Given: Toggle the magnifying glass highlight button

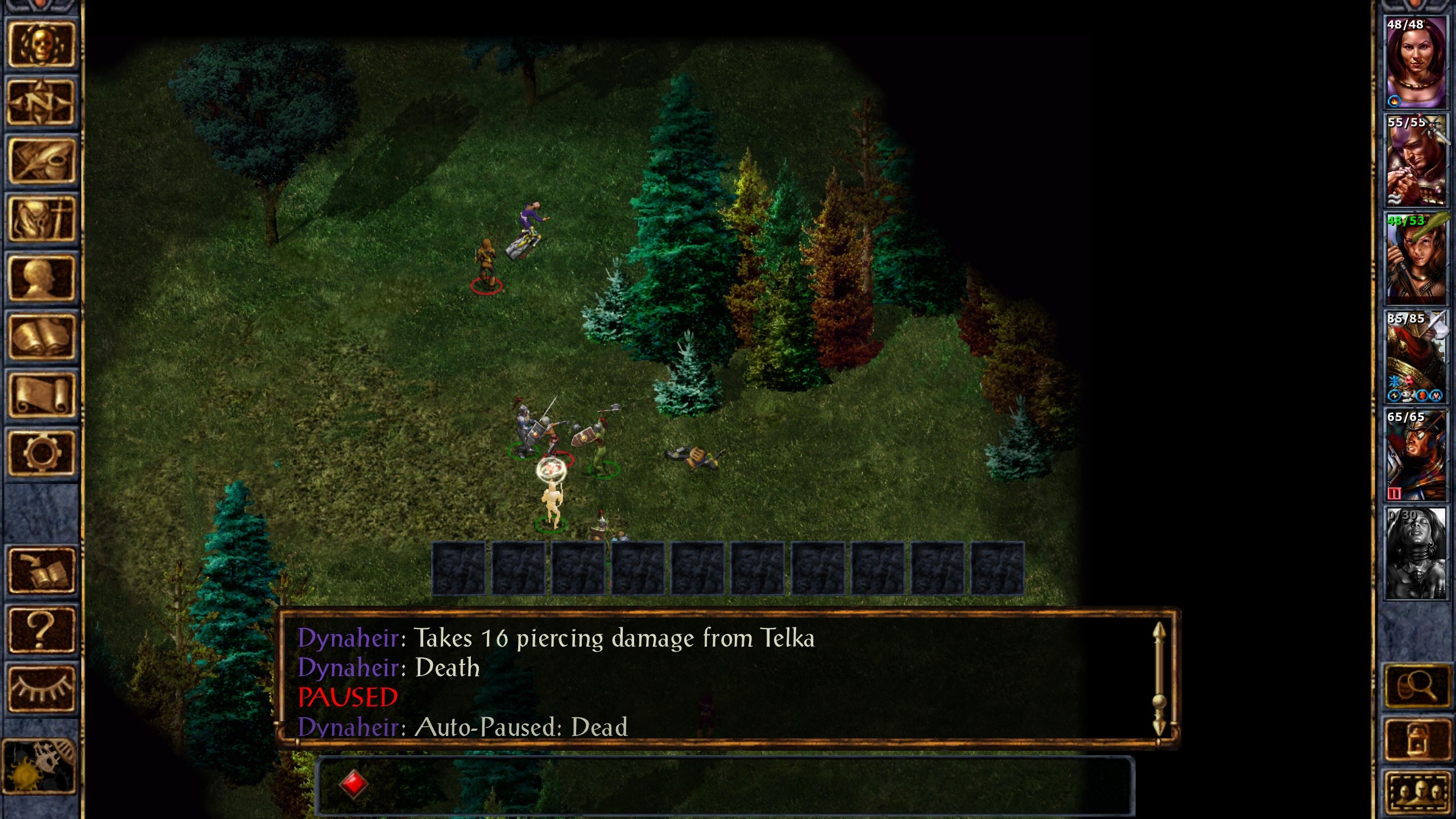Looking at the screenshot, I should [x=1417, y=686].
